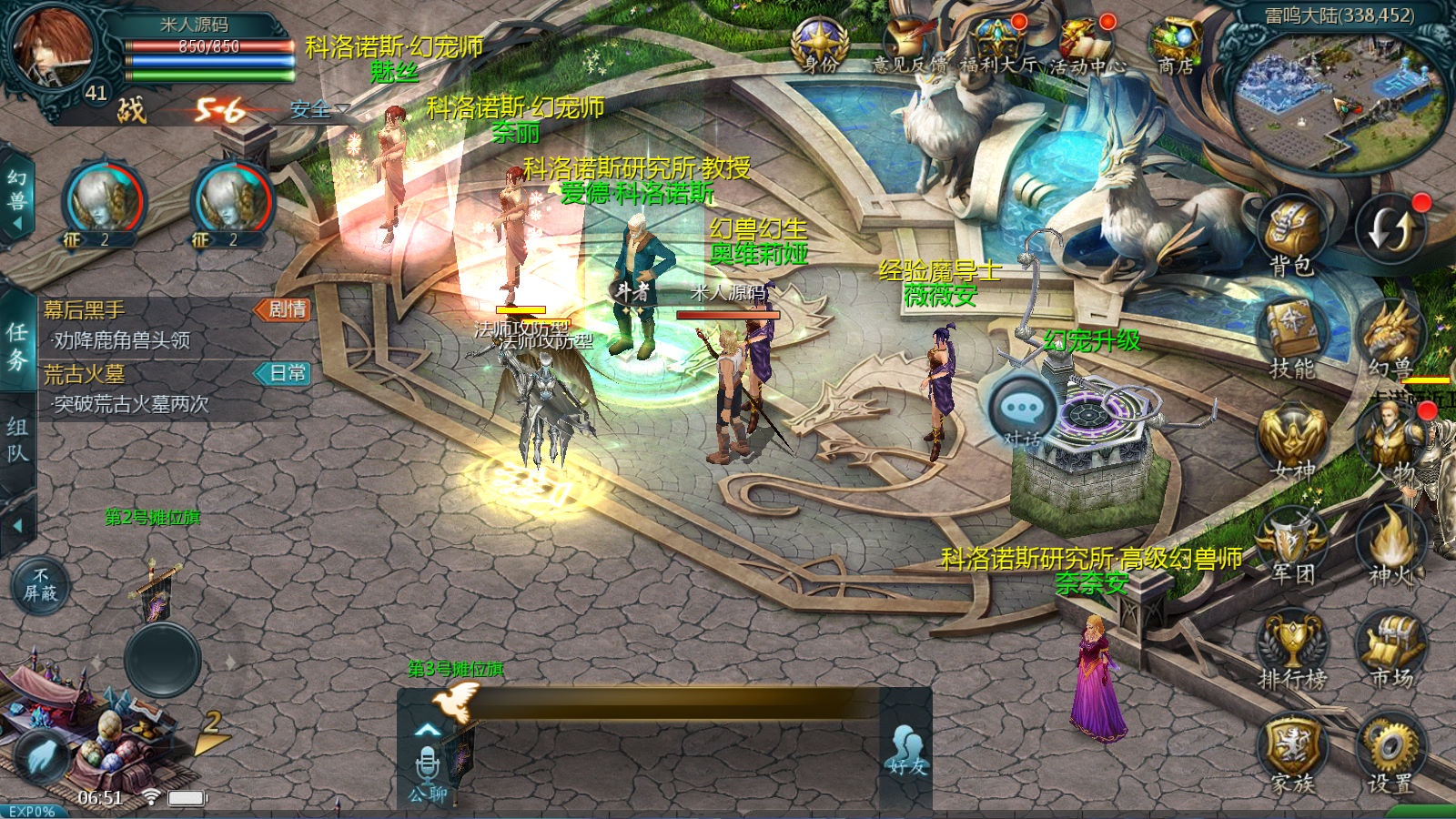Switch to the 组队 team tab
The width and height of the screenshot is (1456, 819).
click(x=17, y=440)
